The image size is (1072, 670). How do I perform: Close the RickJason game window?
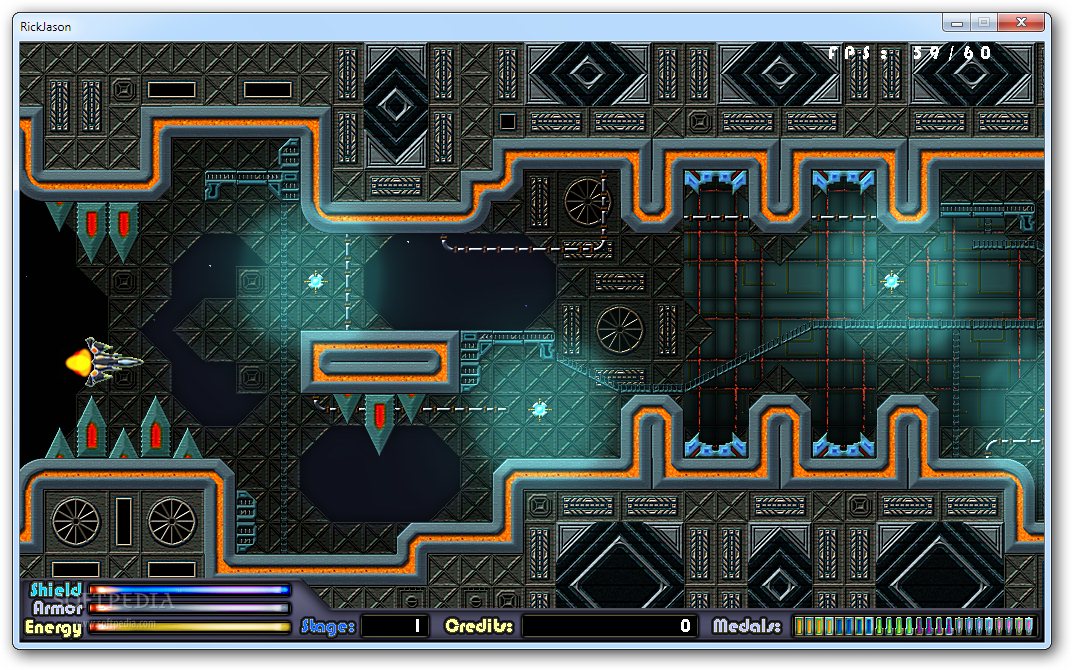tap(1022, 22)
